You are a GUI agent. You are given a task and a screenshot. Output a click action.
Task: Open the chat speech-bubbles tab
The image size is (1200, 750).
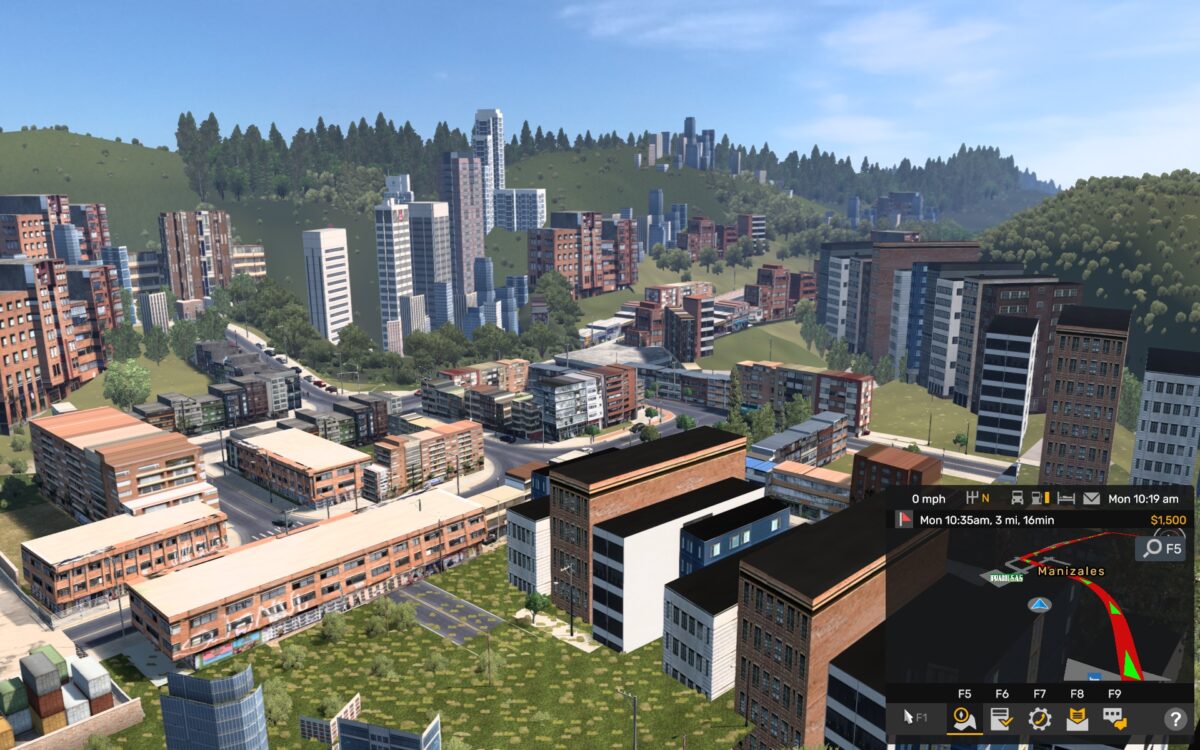(1114, 718)
